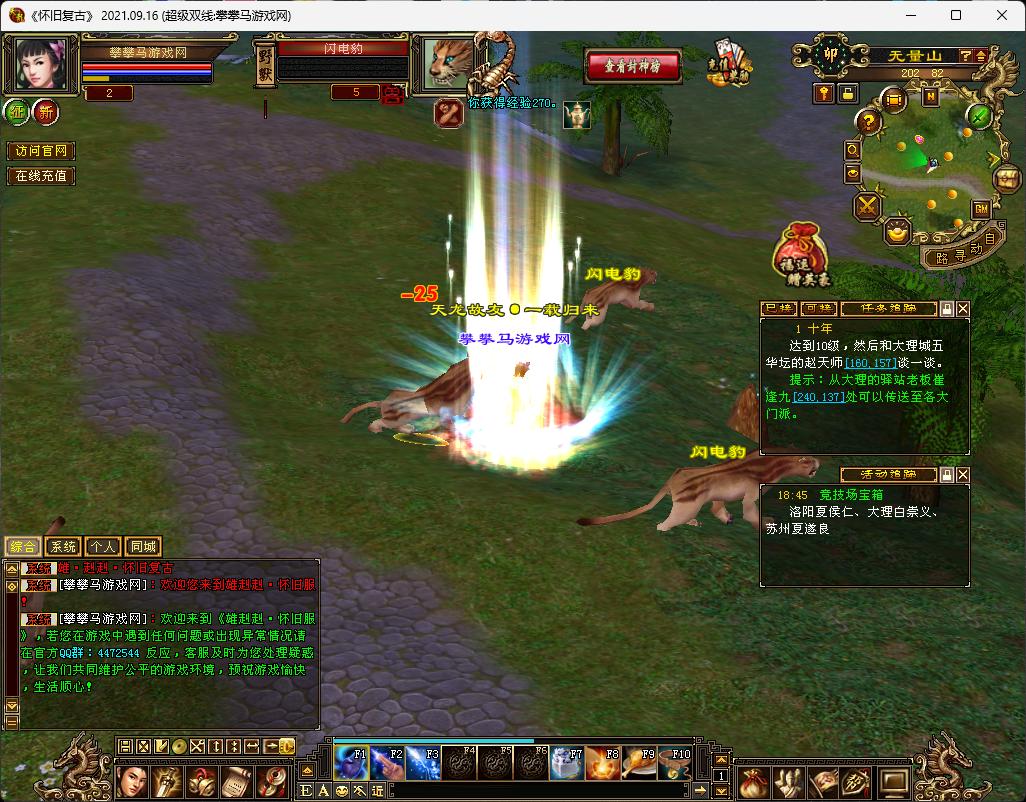Viewport: 1026px width, 802px height.
Task: Switch to the 系统 chat tab
Action: click(63, 546)
